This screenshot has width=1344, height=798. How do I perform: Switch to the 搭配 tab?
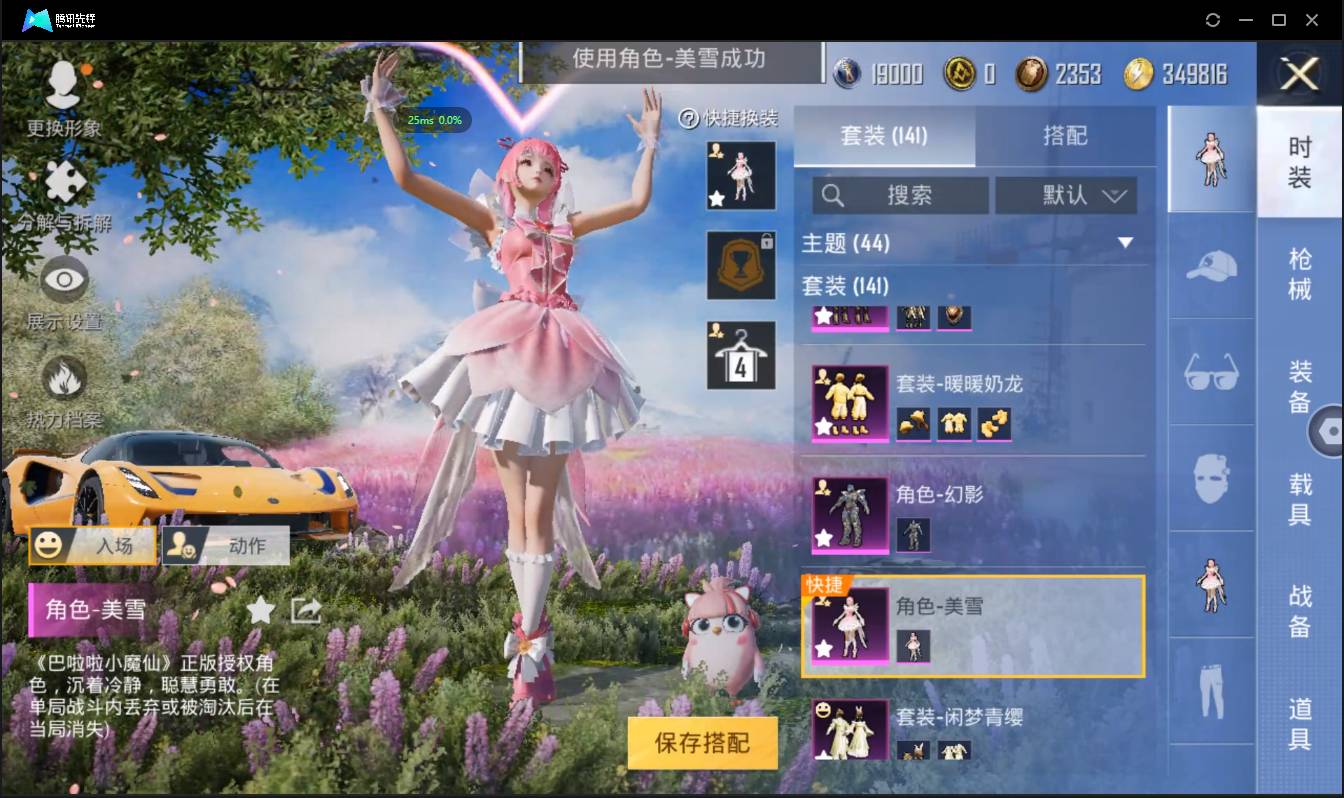[1066, 137]
